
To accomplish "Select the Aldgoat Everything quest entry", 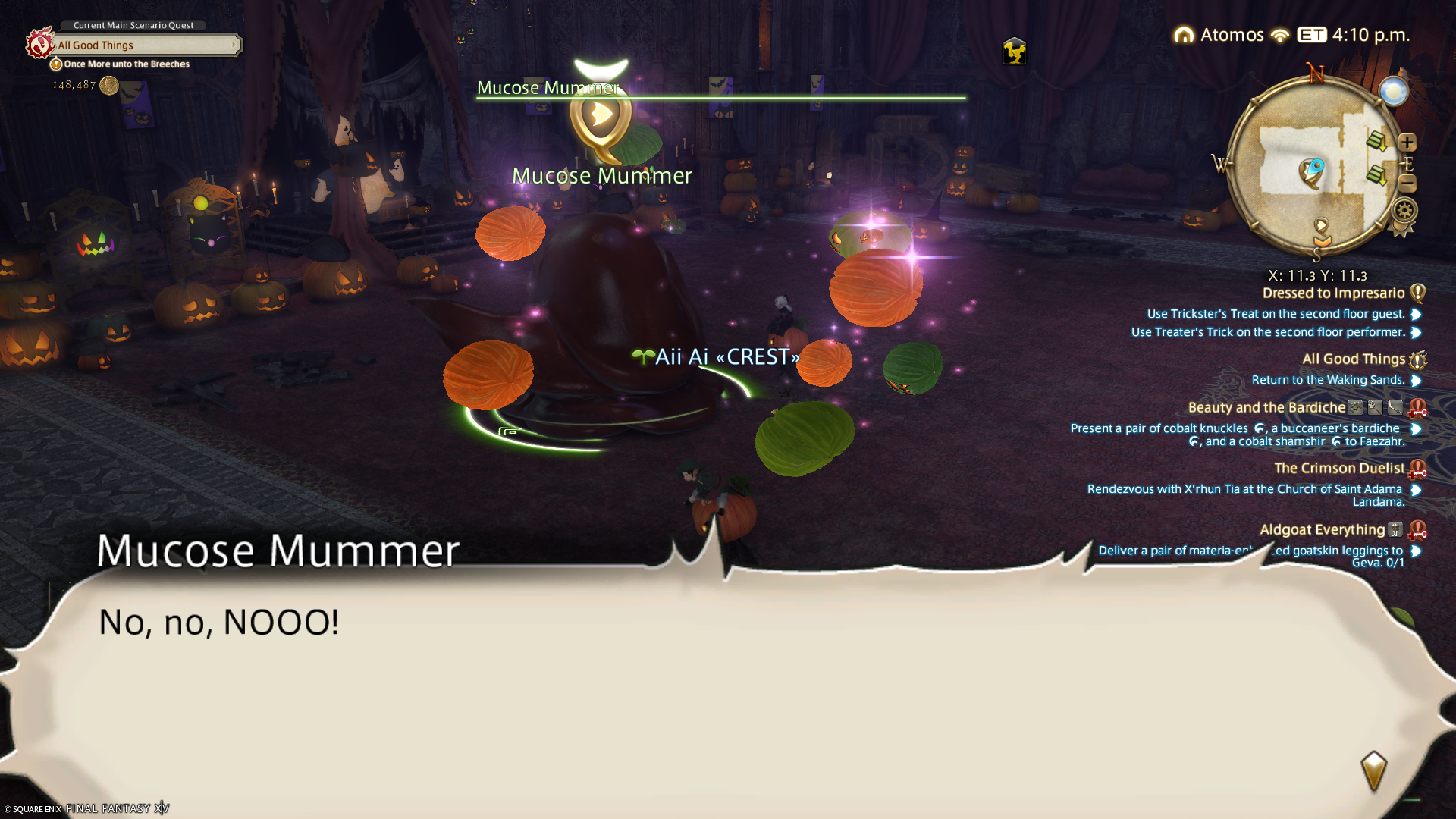I will 1322,530.
